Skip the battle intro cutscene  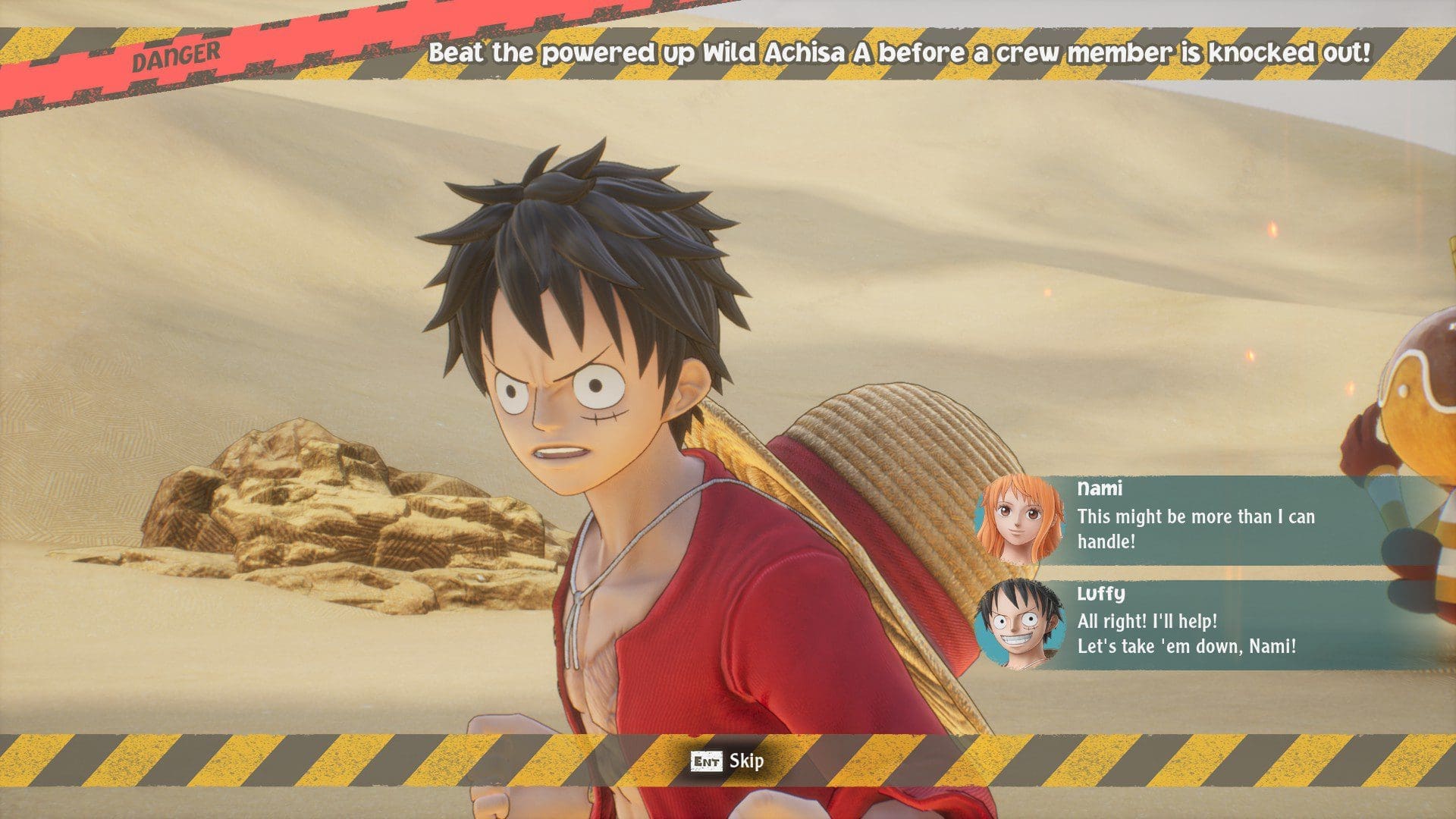(728, 761)
